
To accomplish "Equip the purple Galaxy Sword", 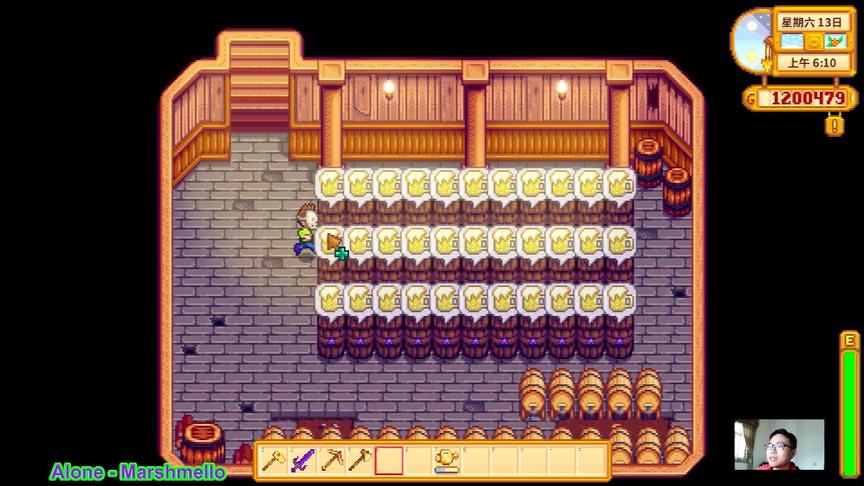I will [302, 461].
